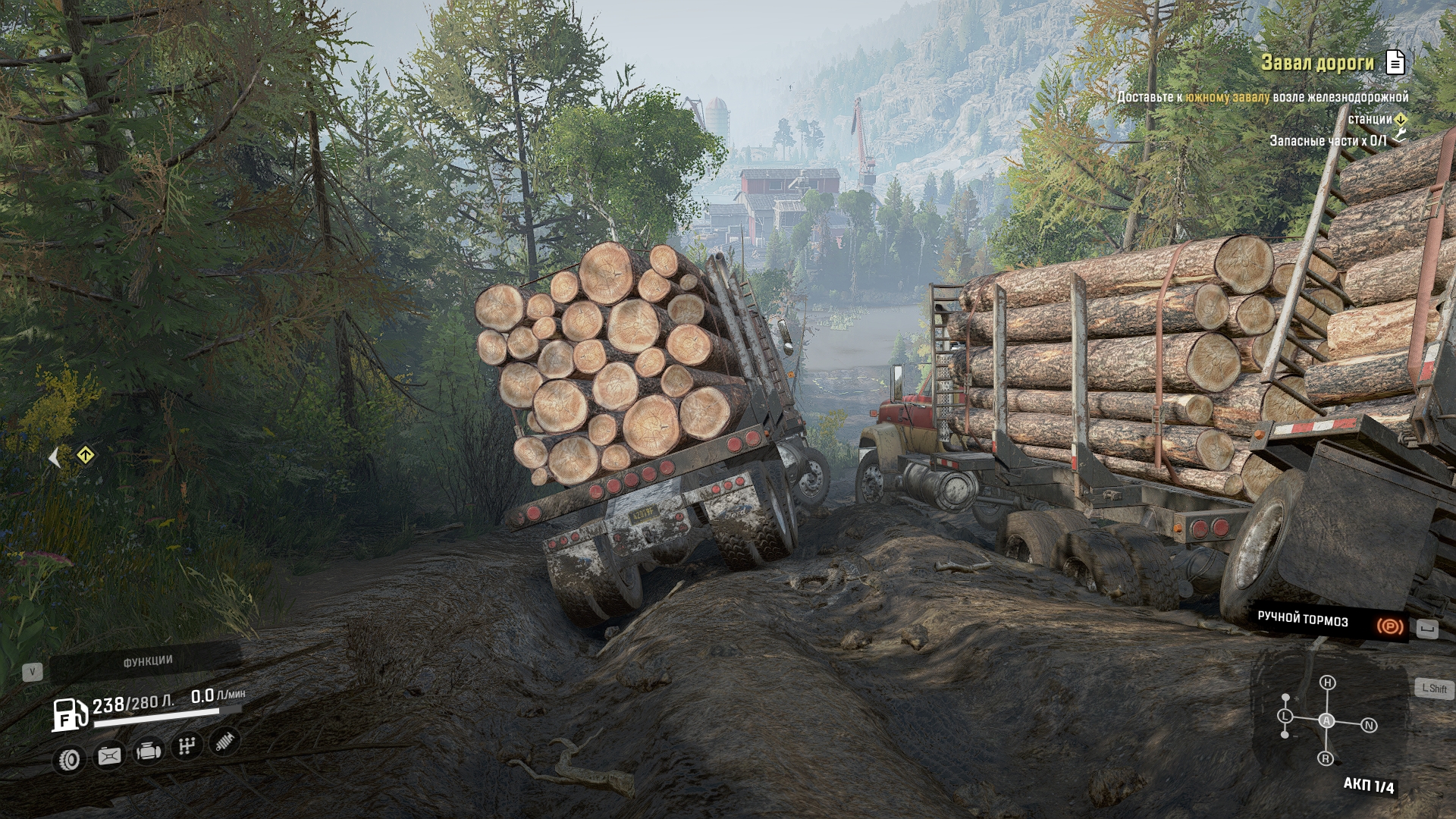Click the fuel pump icon
Screen dimensions: 1456x819
point(67,714)
